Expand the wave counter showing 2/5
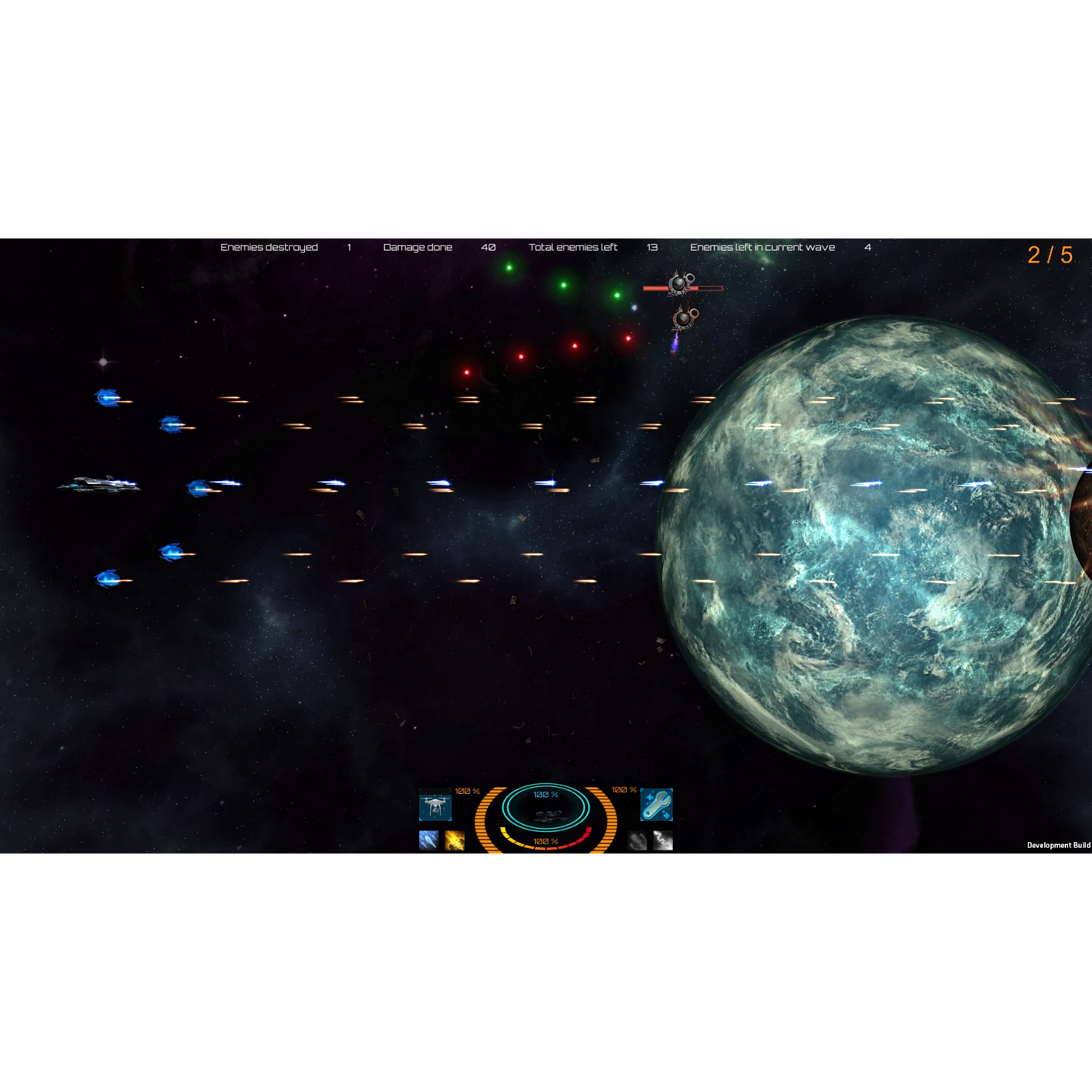The height and width of the screenshot is (1092, 1092). click(1049, 254)
